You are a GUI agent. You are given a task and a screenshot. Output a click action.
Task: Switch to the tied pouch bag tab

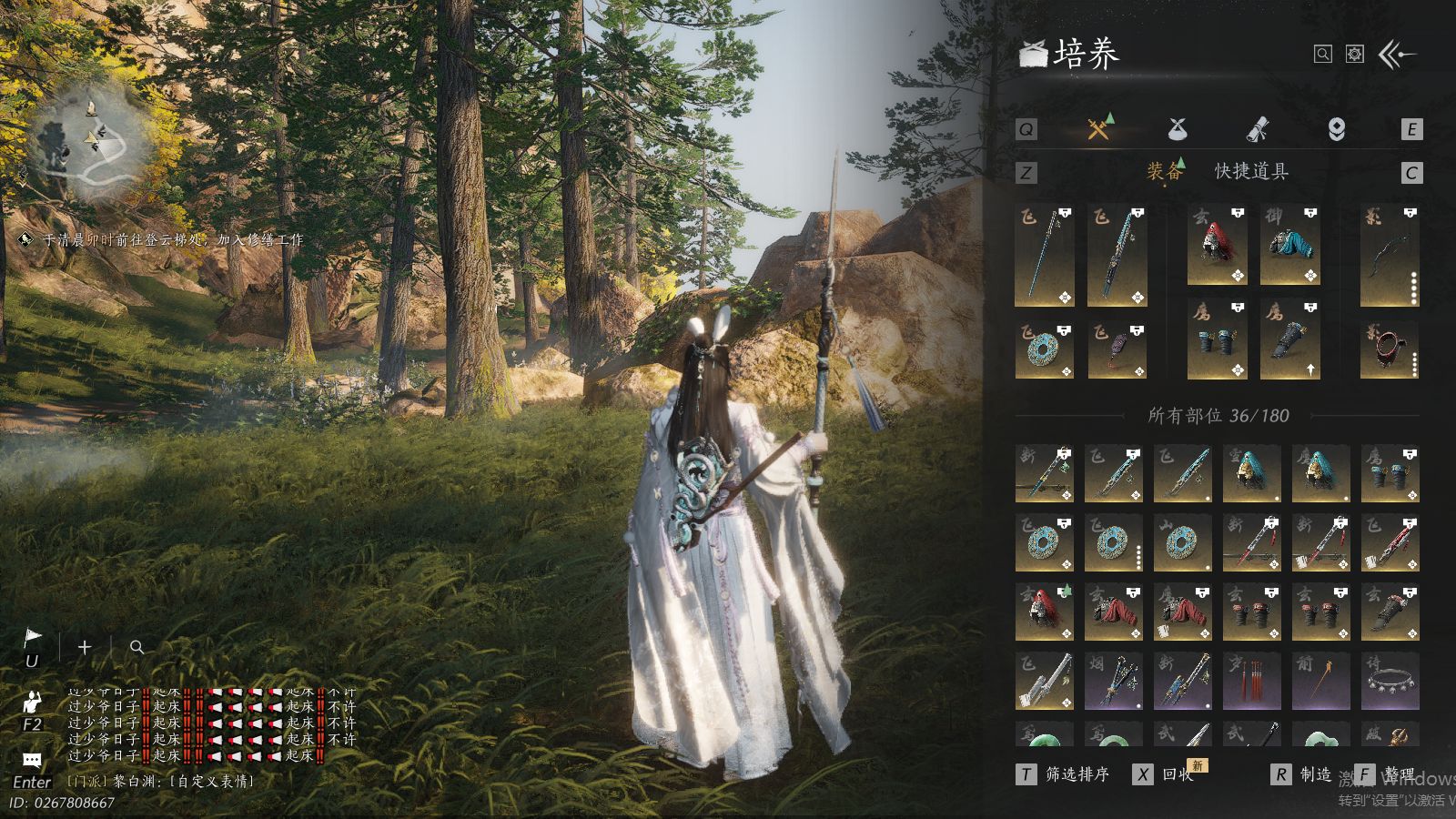(1178, 129)
